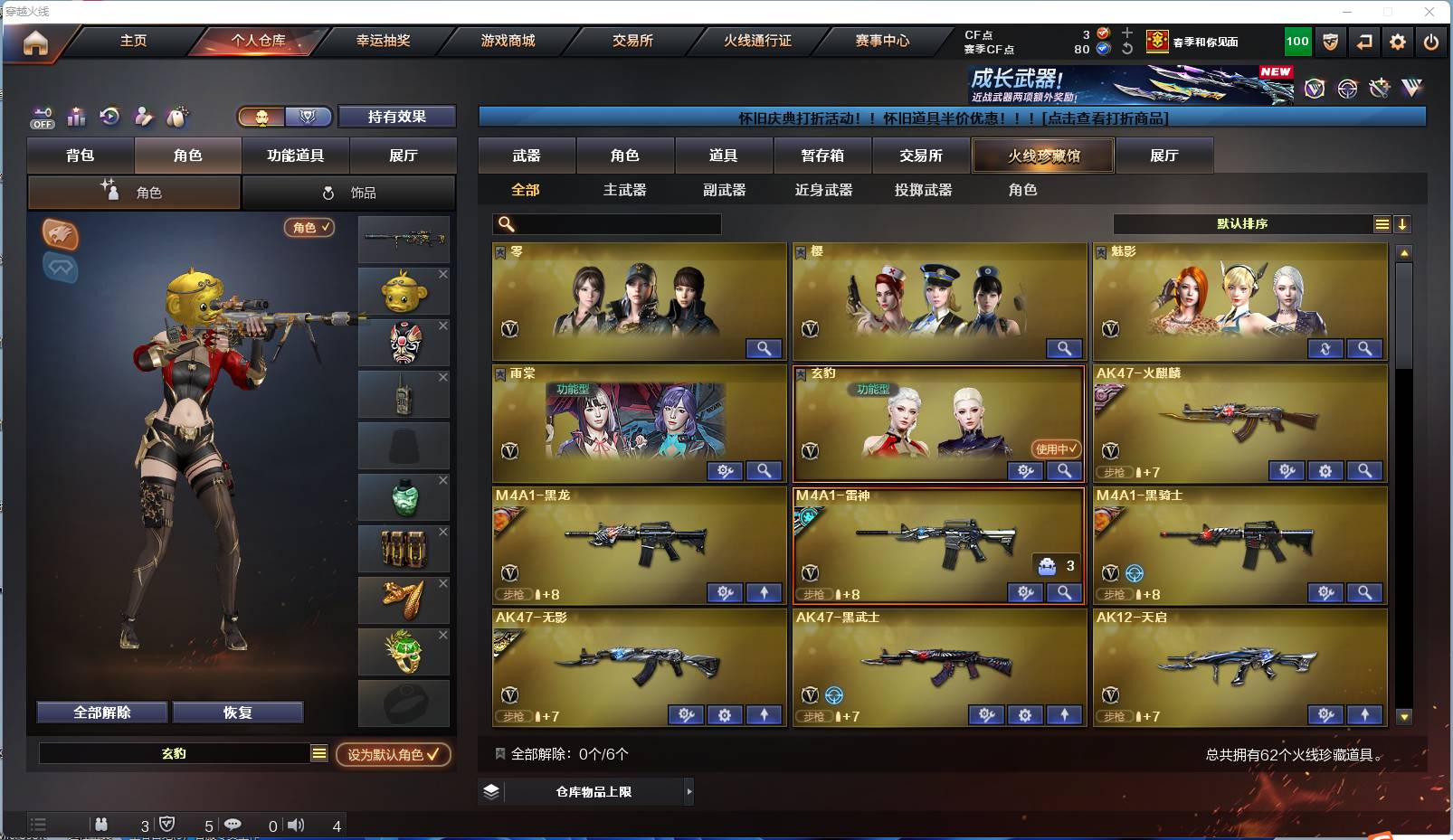Click the repair wrench icon on AK47-火麒麟
This screenshot has height=840, width=1453.
[1286, 471]
